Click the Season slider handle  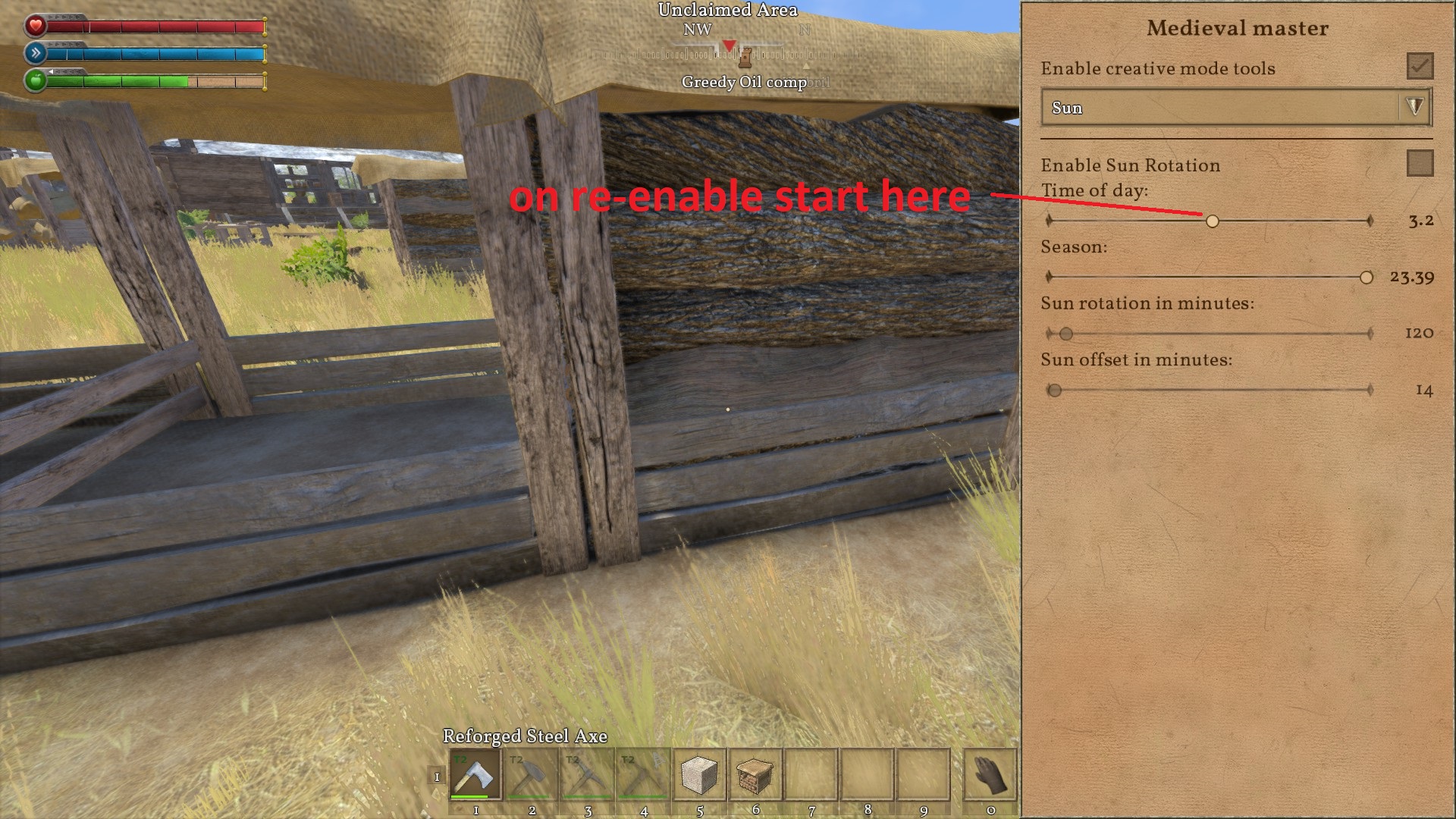(x=1366, y=278)
